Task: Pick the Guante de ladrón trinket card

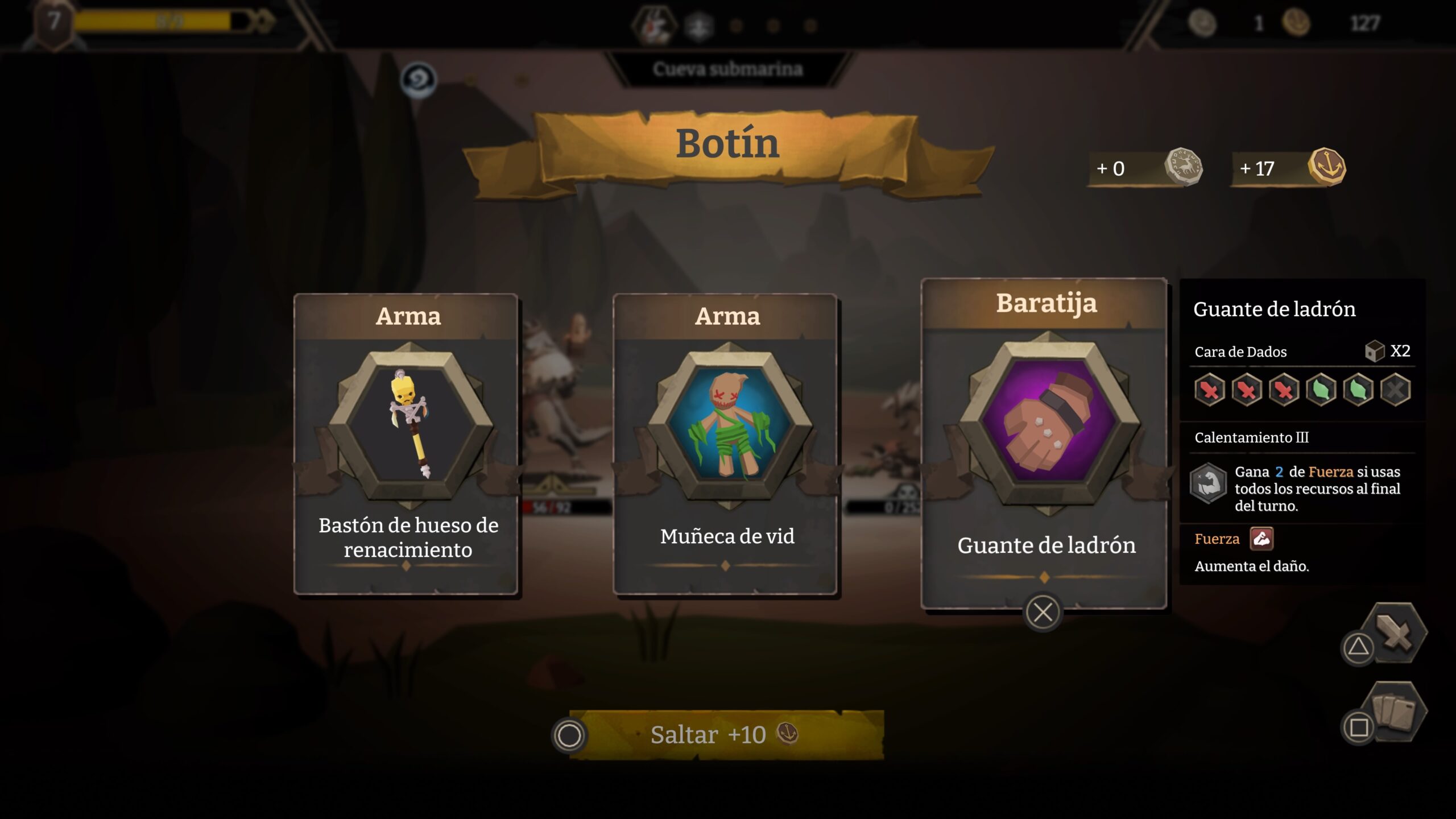Action: coord(1044,444)
